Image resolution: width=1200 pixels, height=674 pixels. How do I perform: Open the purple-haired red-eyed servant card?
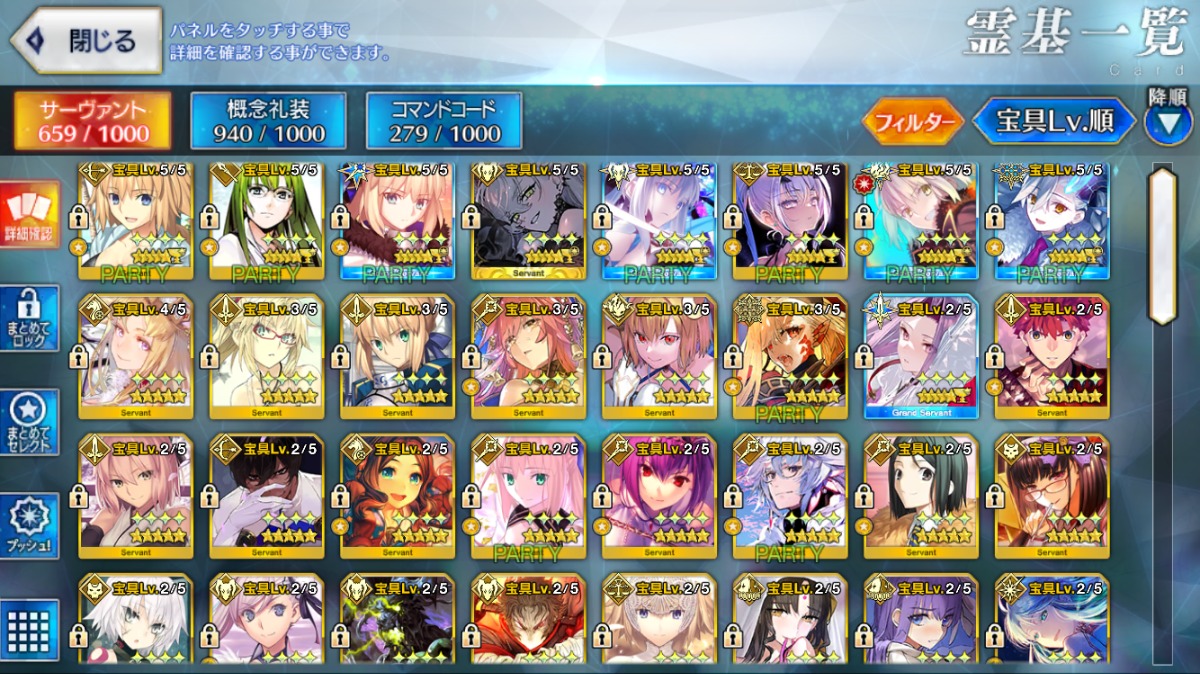(659, 496)
